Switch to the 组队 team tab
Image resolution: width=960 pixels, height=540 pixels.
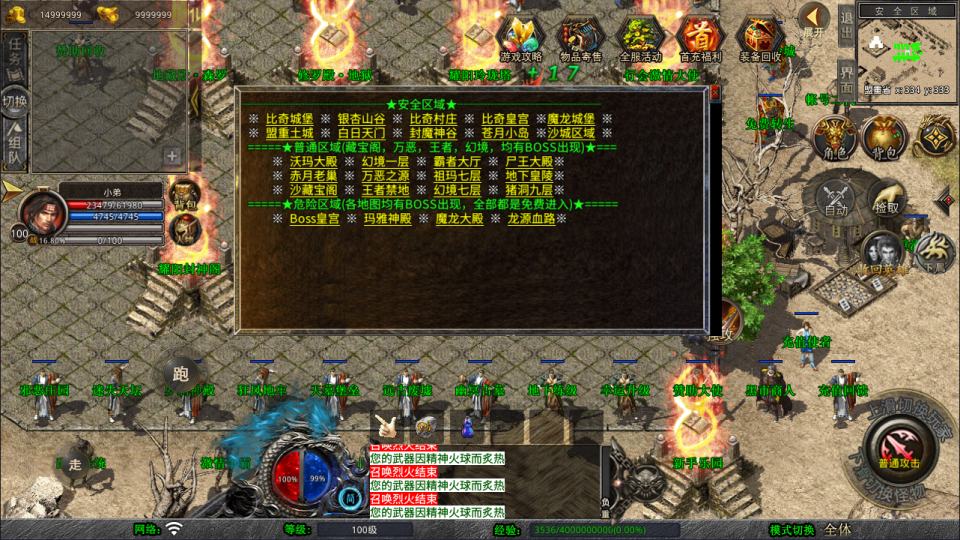tap(15, 146)
